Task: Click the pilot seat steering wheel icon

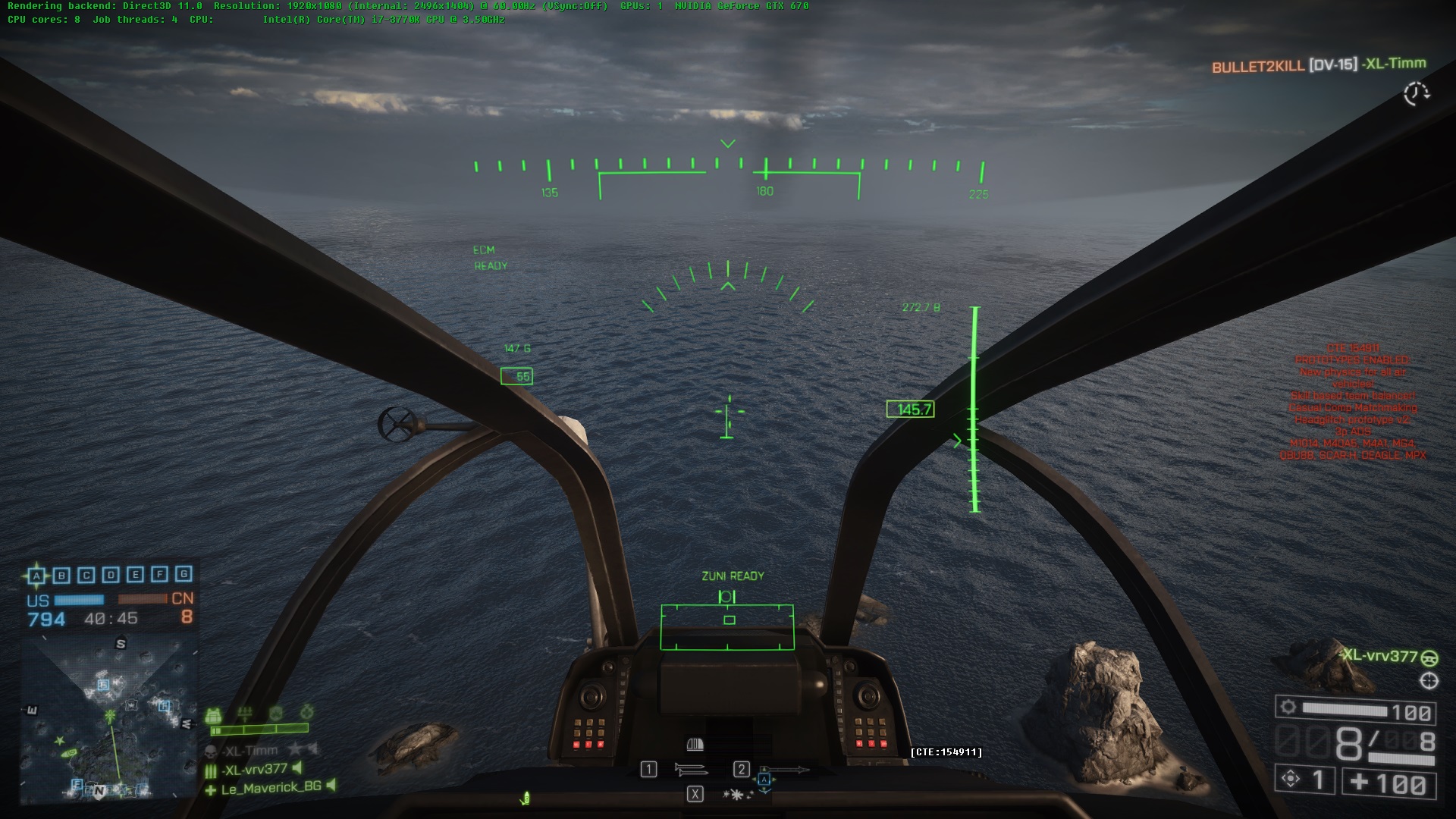Action: point(1429,657)
